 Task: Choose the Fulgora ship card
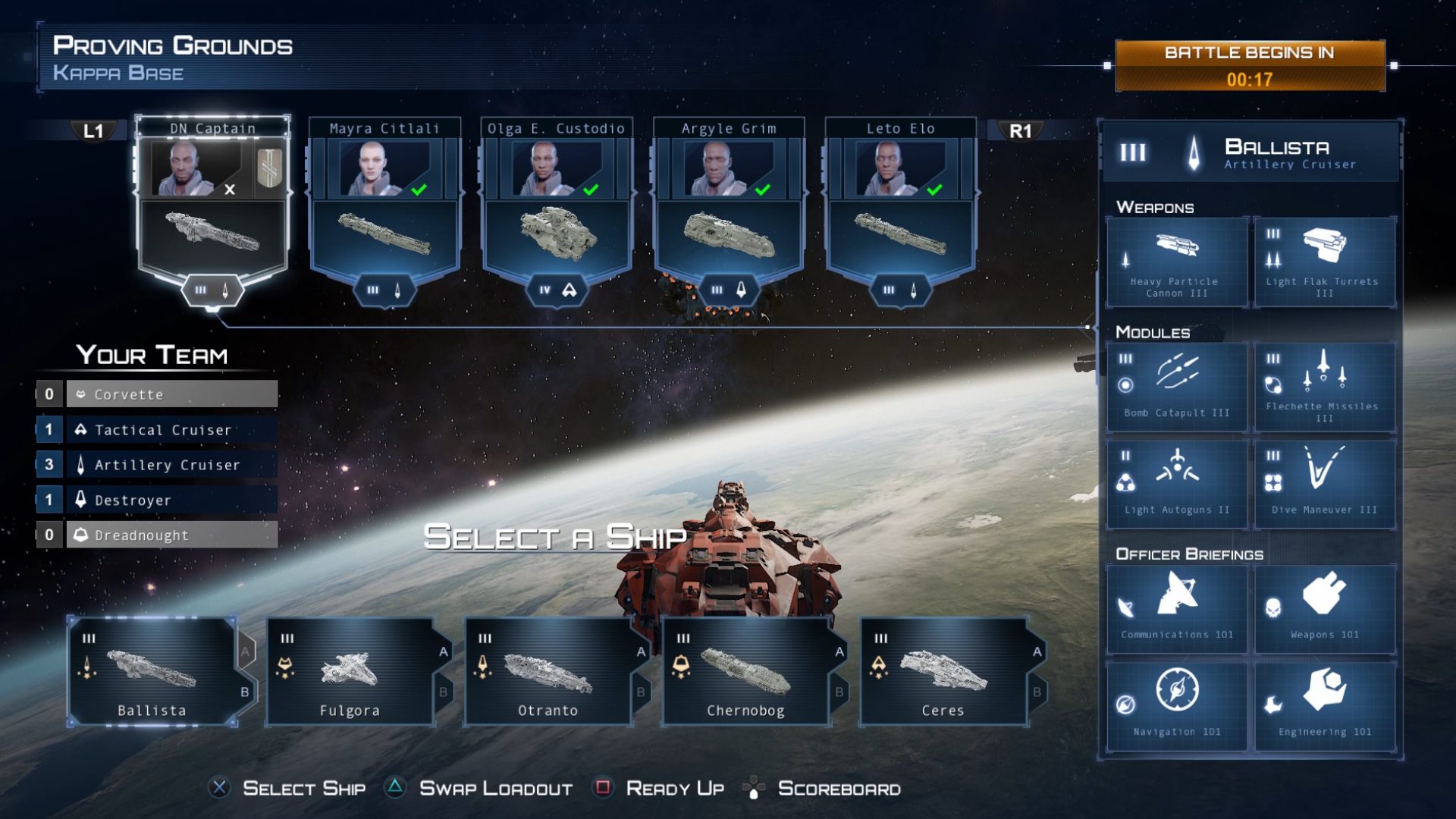click(350, 671)
